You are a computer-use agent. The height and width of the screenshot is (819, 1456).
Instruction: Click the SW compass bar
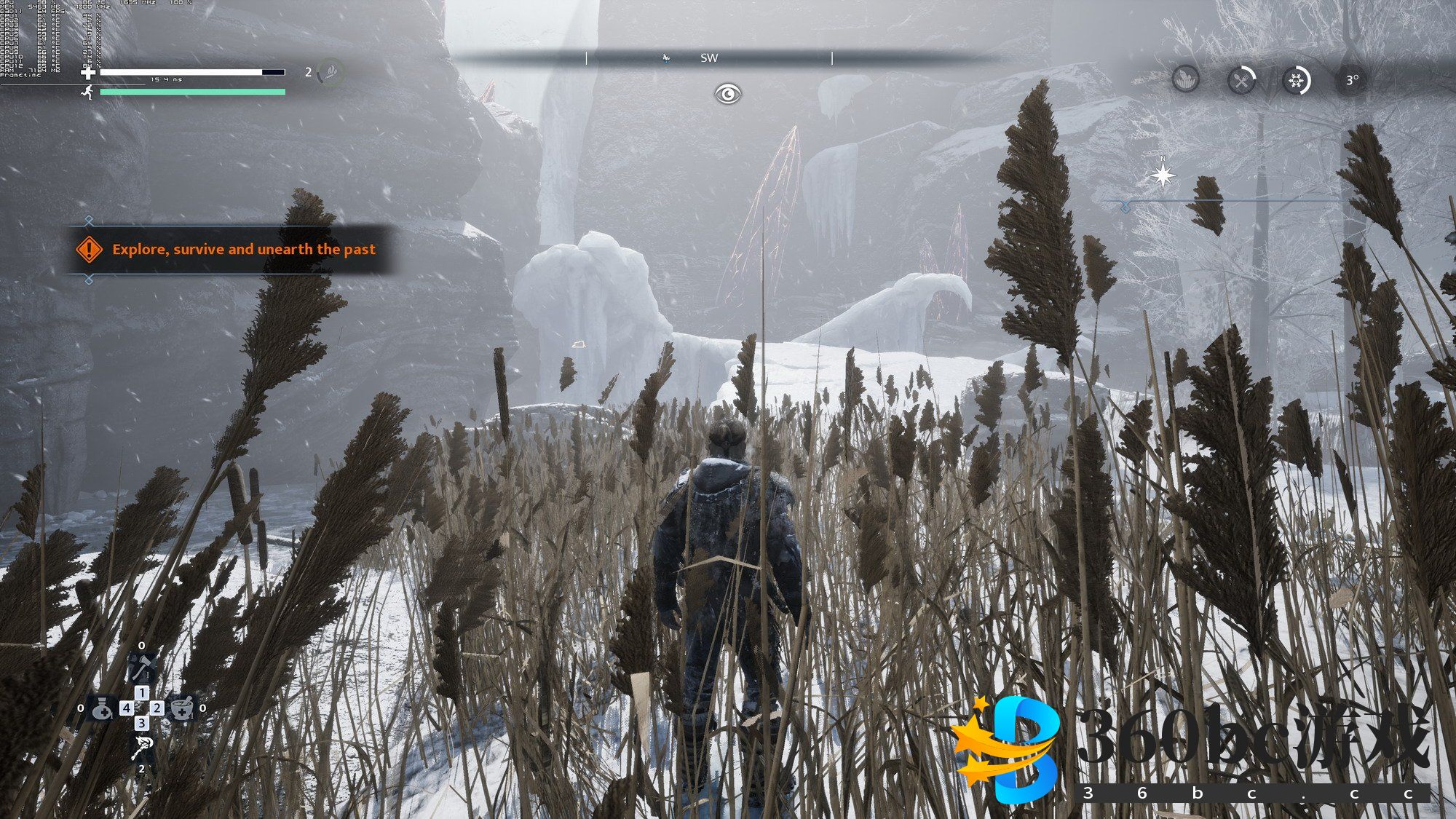[x=709, y=58]
